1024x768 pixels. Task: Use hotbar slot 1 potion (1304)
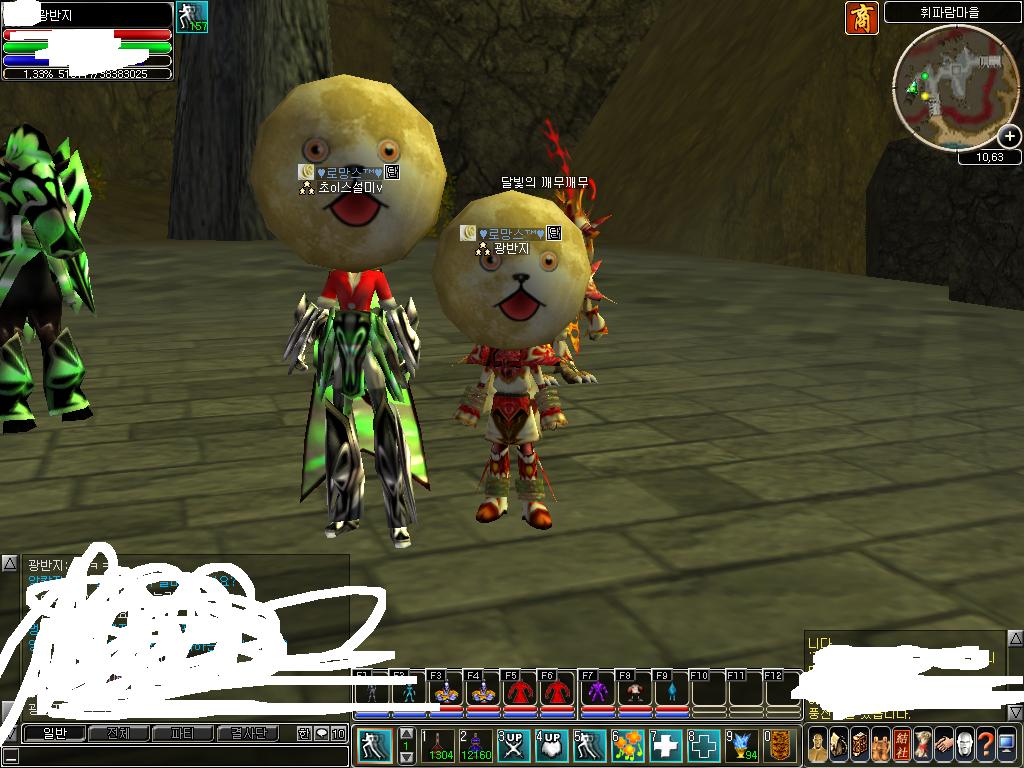439,746
